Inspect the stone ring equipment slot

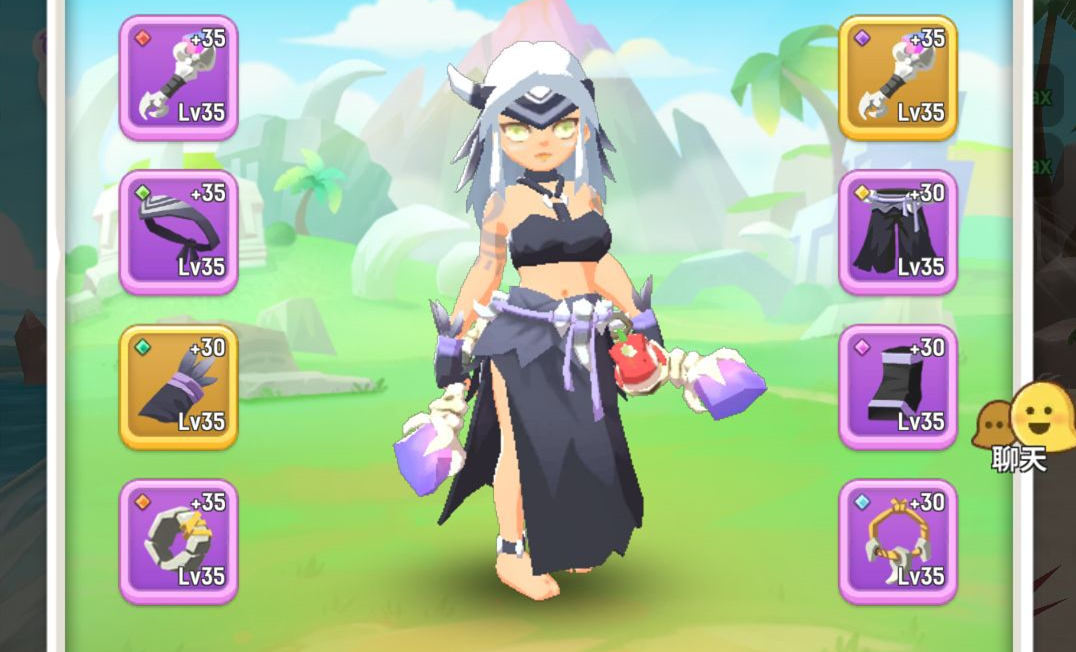coord(178,542)
